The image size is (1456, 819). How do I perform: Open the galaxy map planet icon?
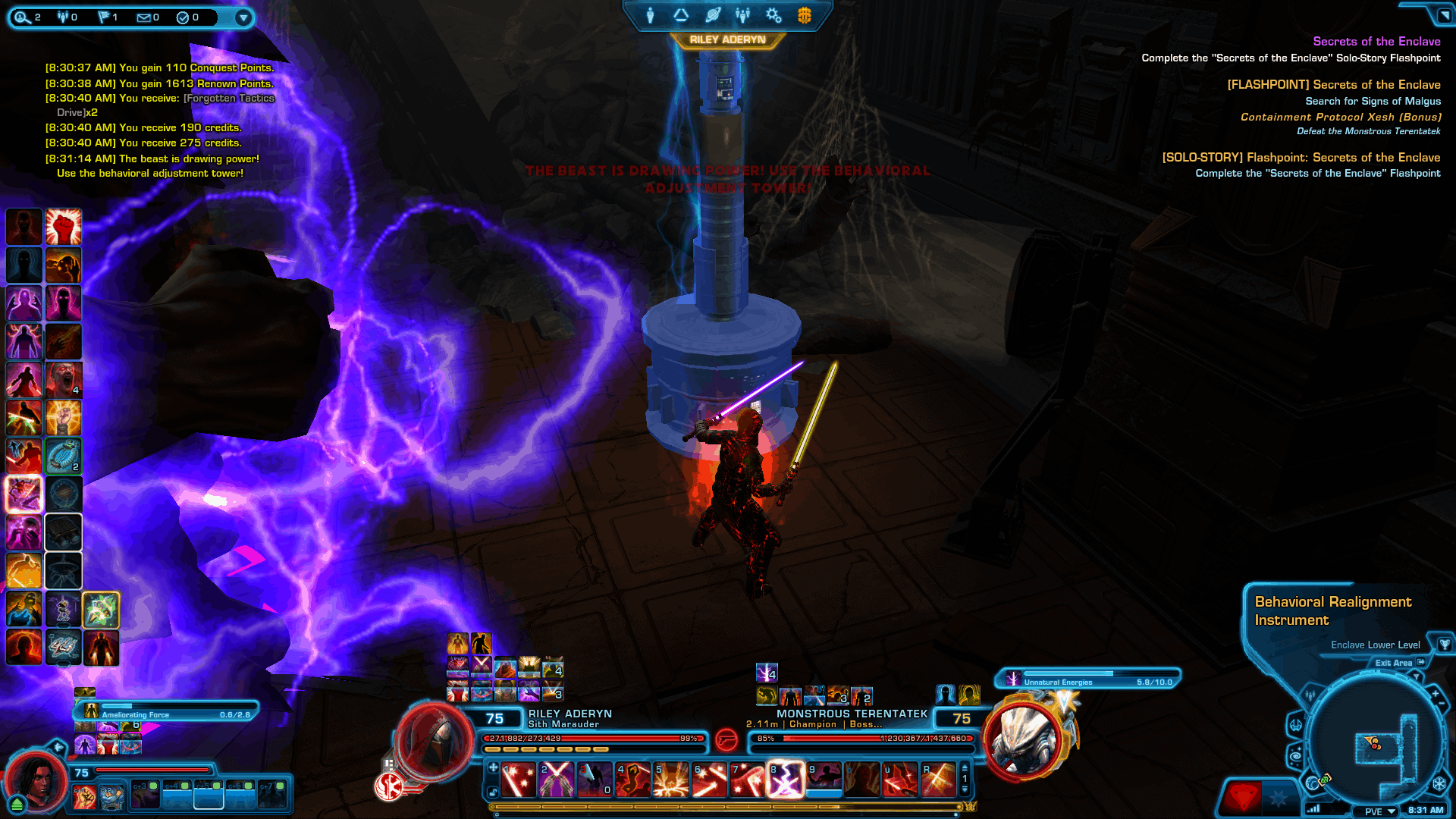coord(714,15)
